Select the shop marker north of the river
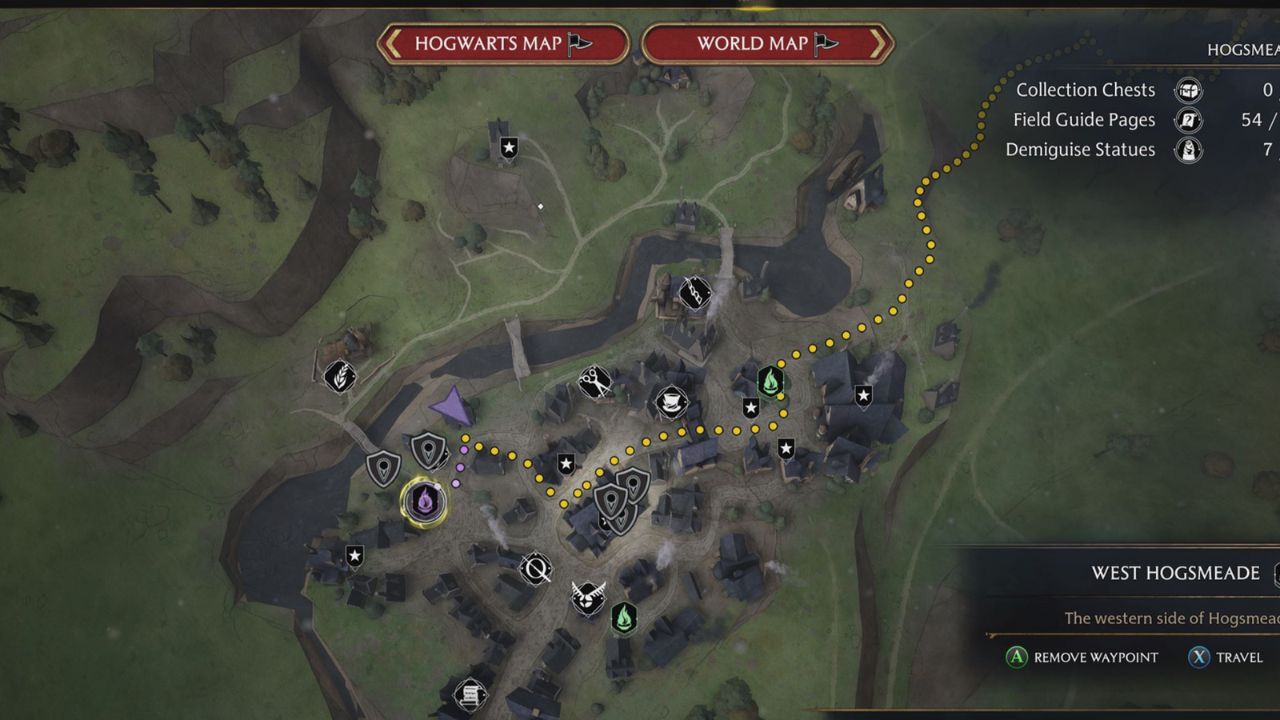Image resolution: width=1280 pixels, height=720 pixels. (695, 291)
